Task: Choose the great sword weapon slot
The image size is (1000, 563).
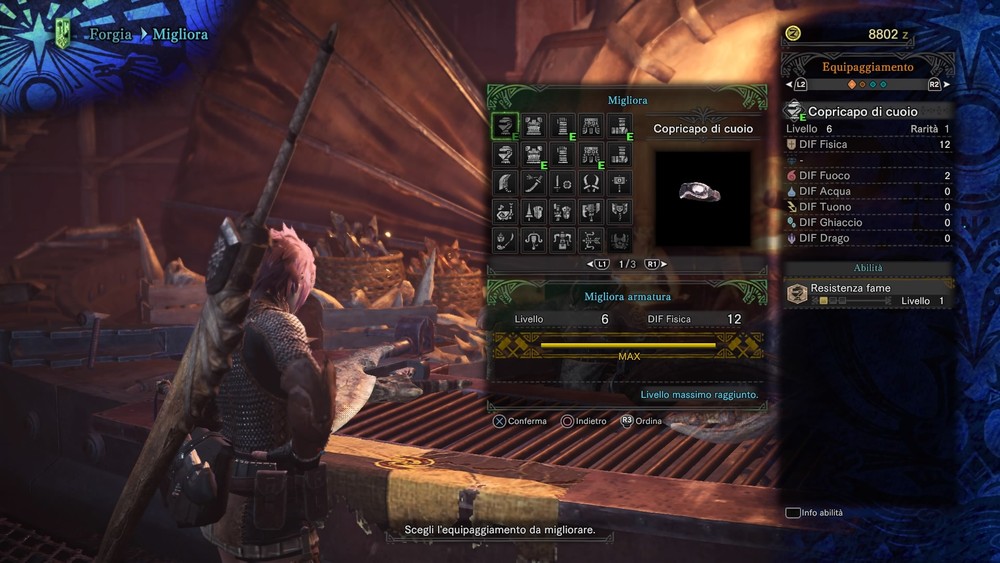Action: tap(505, 184)
